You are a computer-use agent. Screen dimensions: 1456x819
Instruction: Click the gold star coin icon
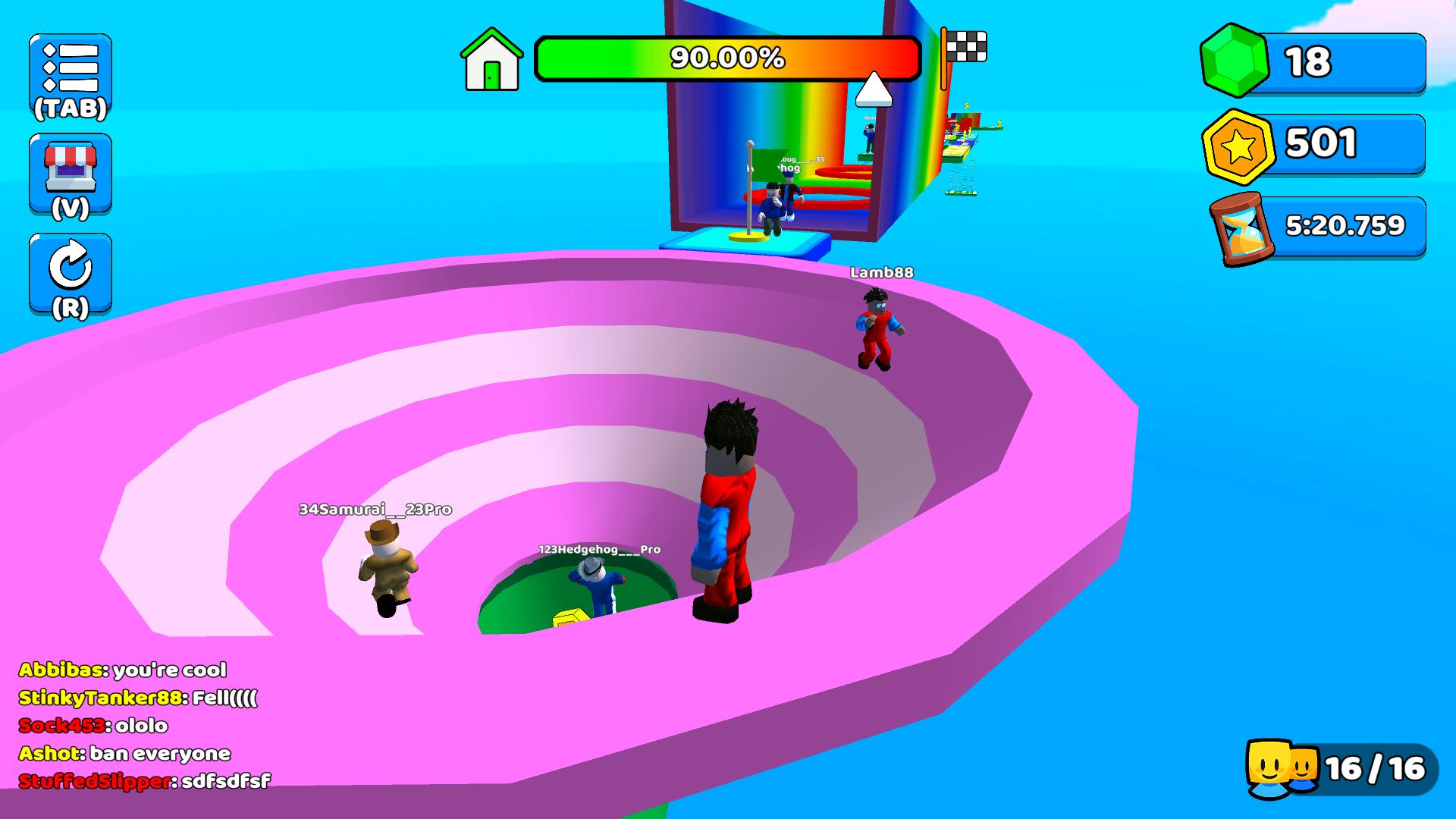tap(1238, 144)
